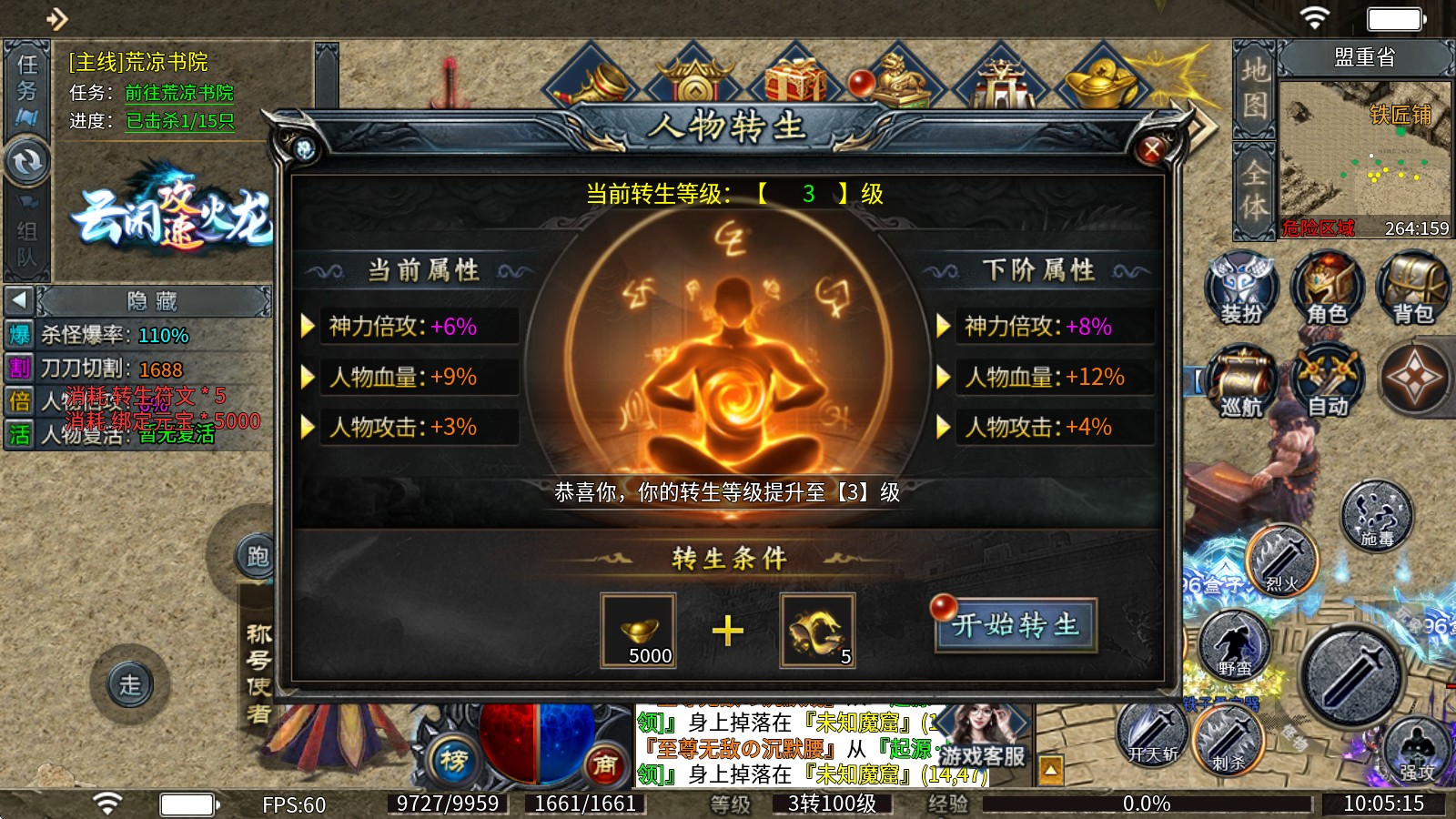Collapse the 隐藏 (Hidden) stats panel
This screenshot has width=1456, height=819.
tap(20, 301)
